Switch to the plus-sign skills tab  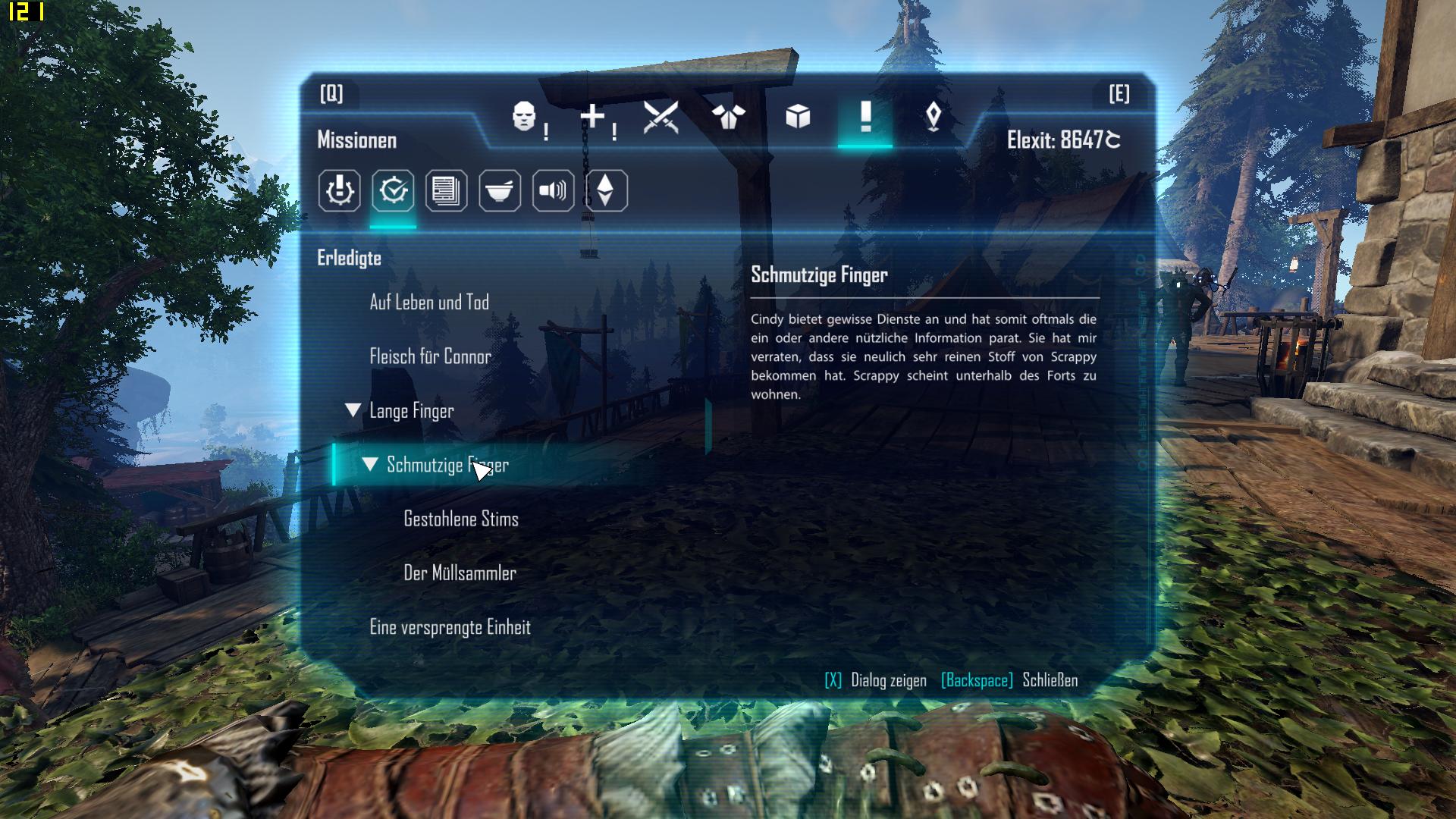593,118
